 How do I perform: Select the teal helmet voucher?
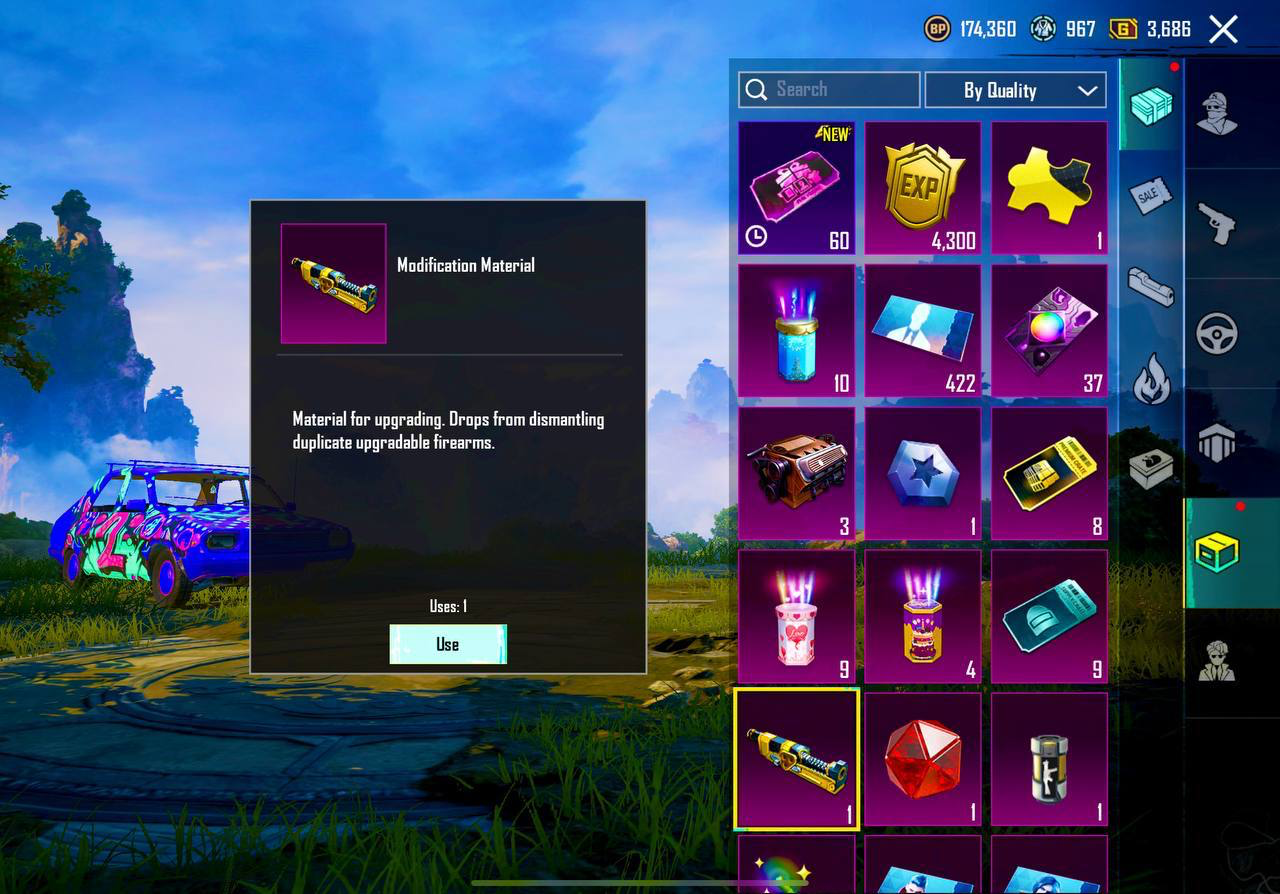tap(1049, 616)
